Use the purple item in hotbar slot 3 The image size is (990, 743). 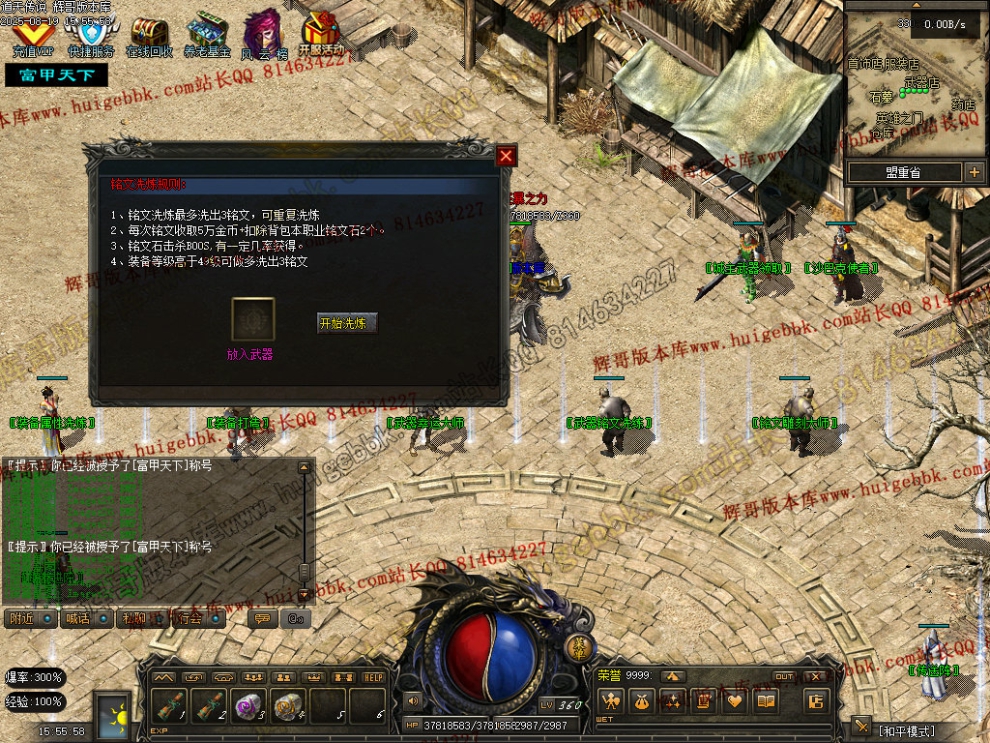coord(248,705)
